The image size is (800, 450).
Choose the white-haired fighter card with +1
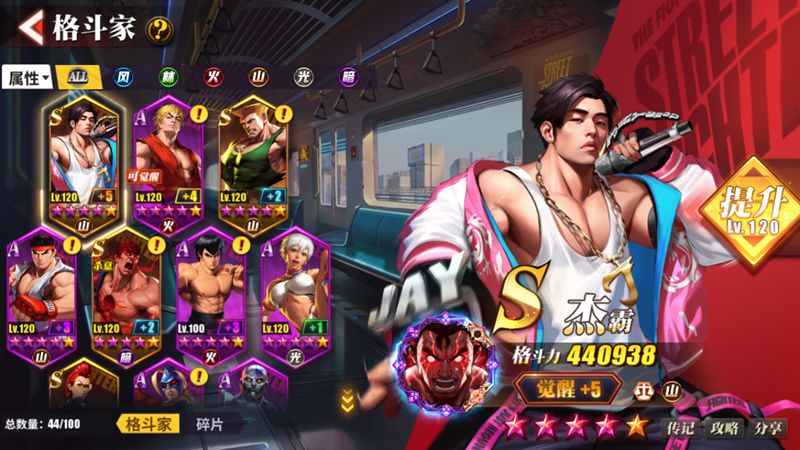point(295,290)
